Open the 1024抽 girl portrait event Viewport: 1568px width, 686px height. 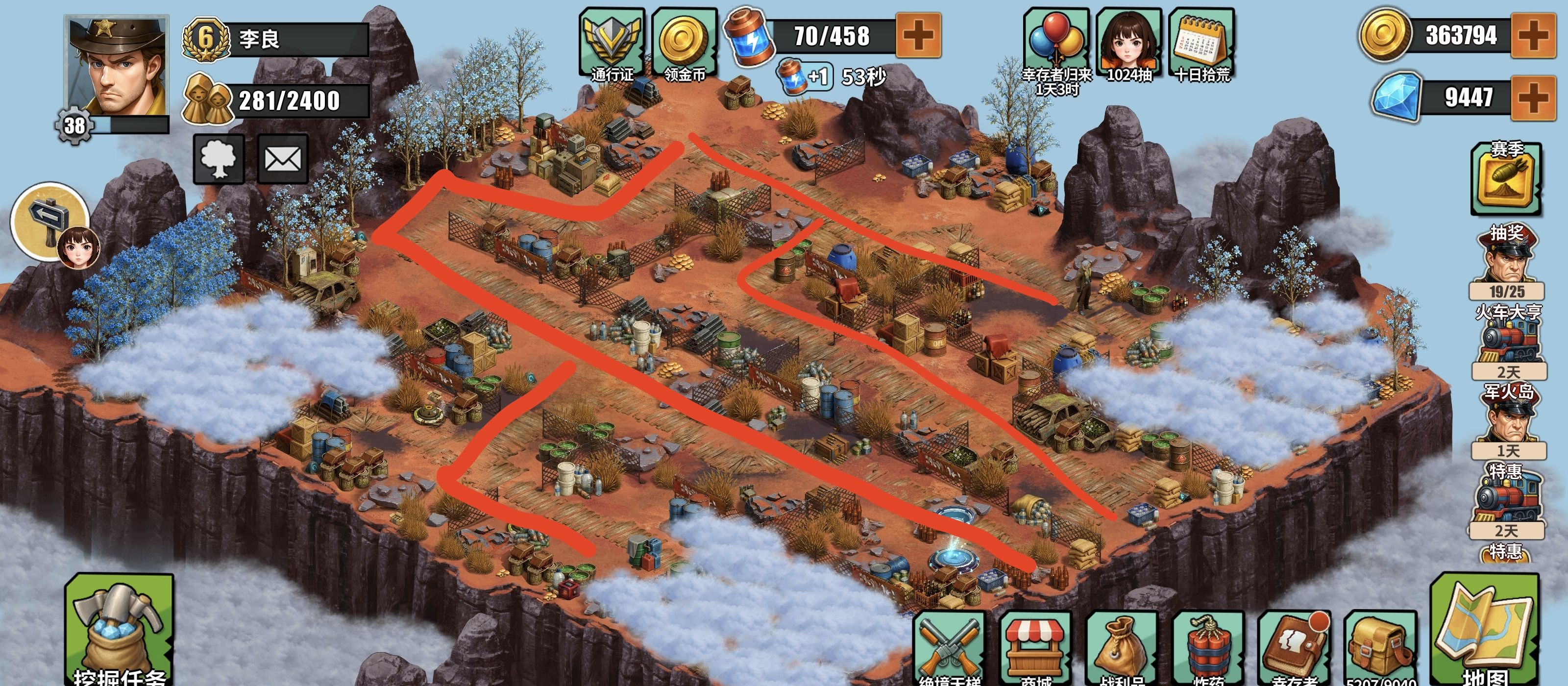click(1128, 44)
